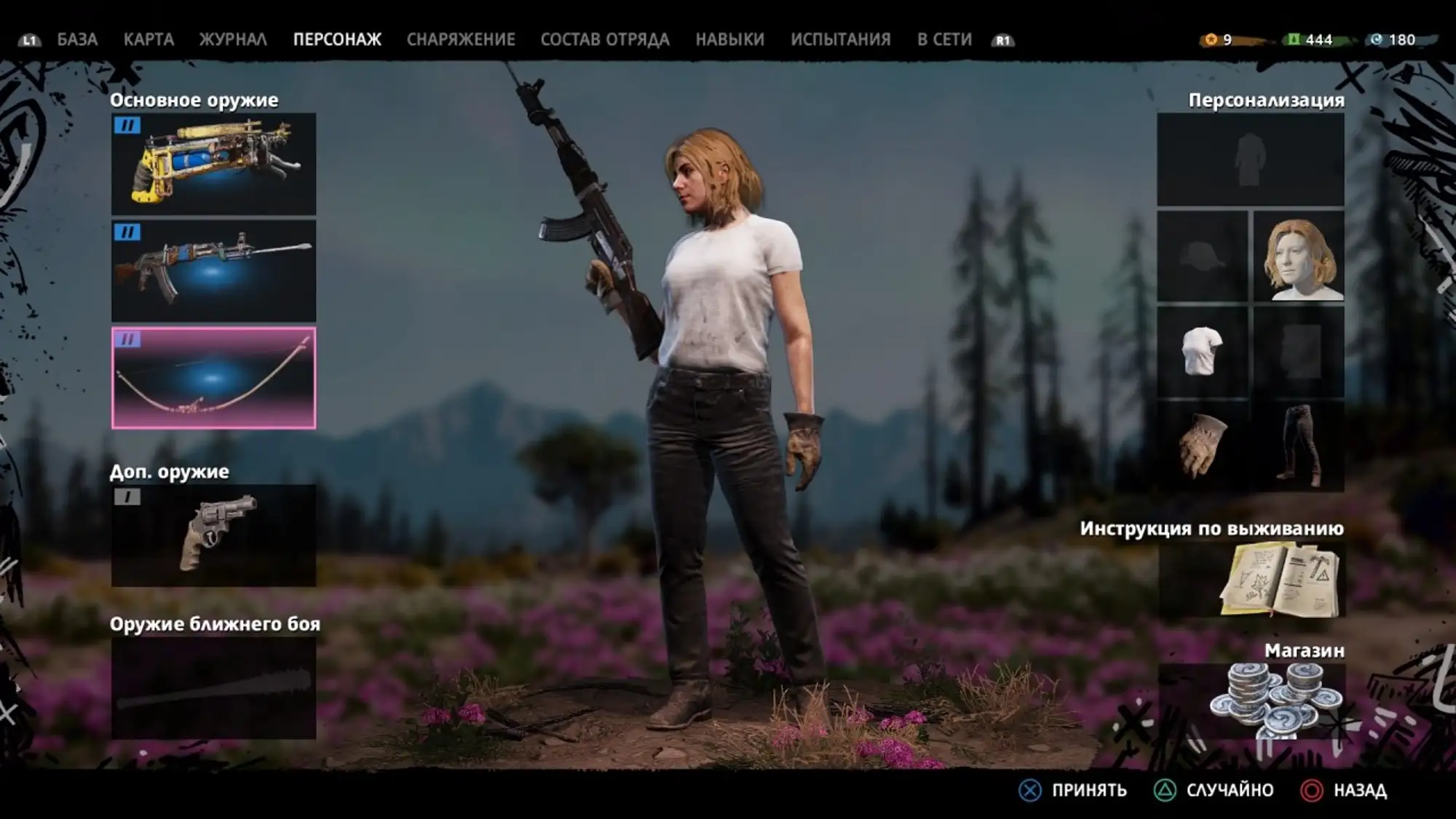Show the СОСТАВ ОТРЯДА tab
This screenshot has width=1456, height=819.
[605, 39]
